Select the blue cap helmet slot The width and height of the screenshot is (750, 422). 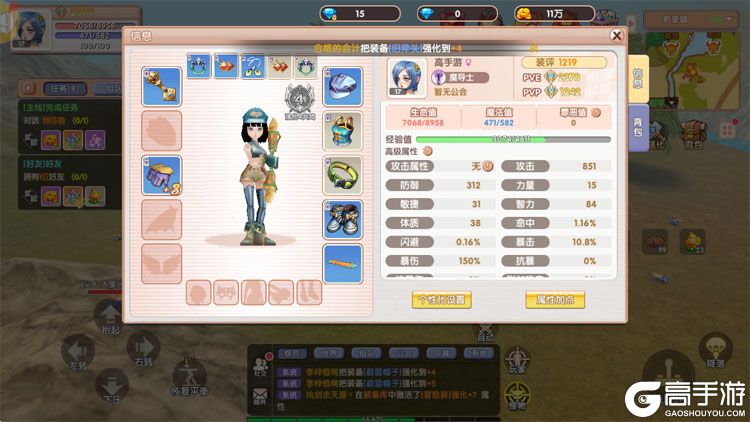(342, 87)
